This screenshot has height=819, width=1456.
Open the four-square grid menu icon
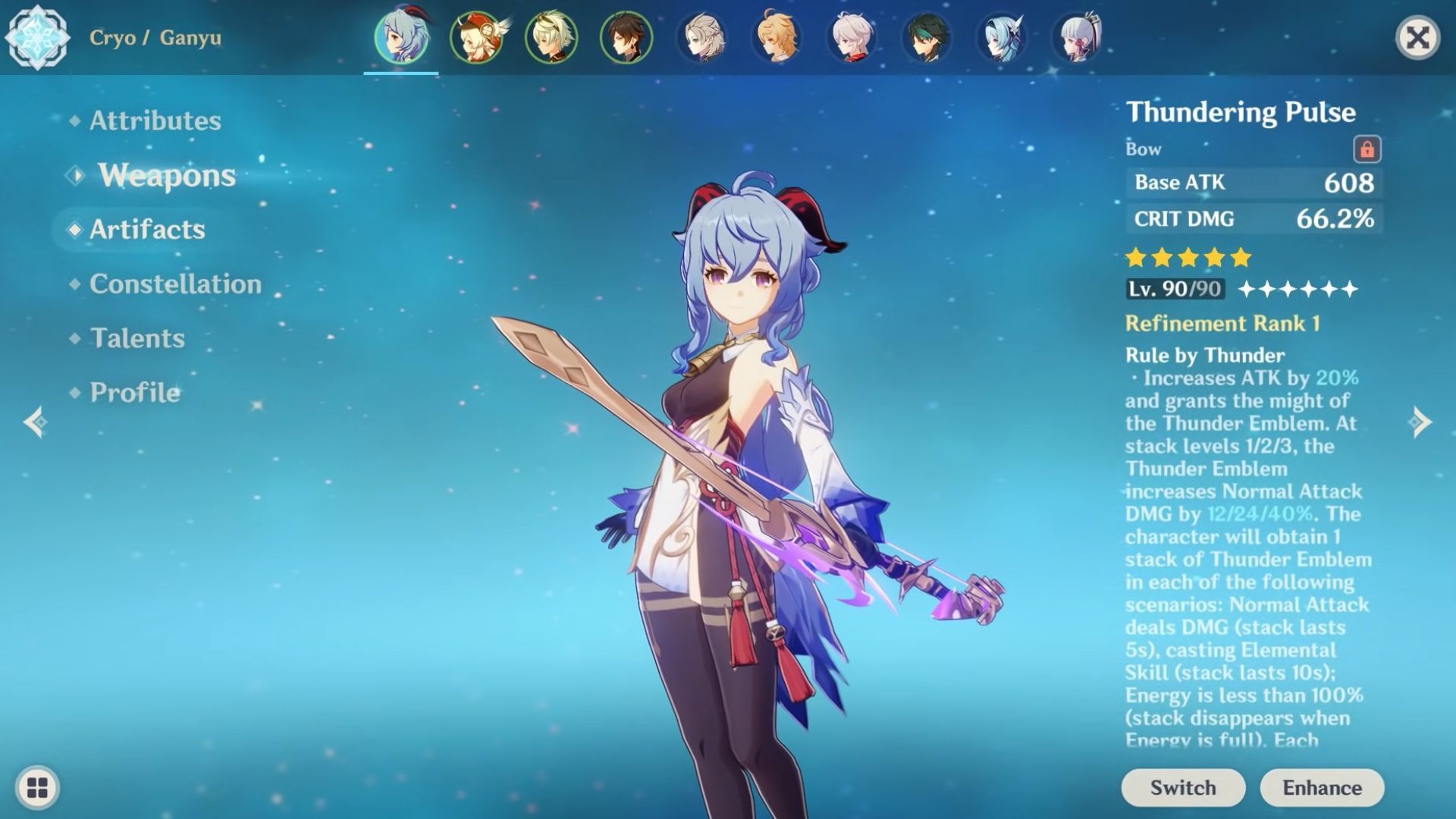click(37, 787)
